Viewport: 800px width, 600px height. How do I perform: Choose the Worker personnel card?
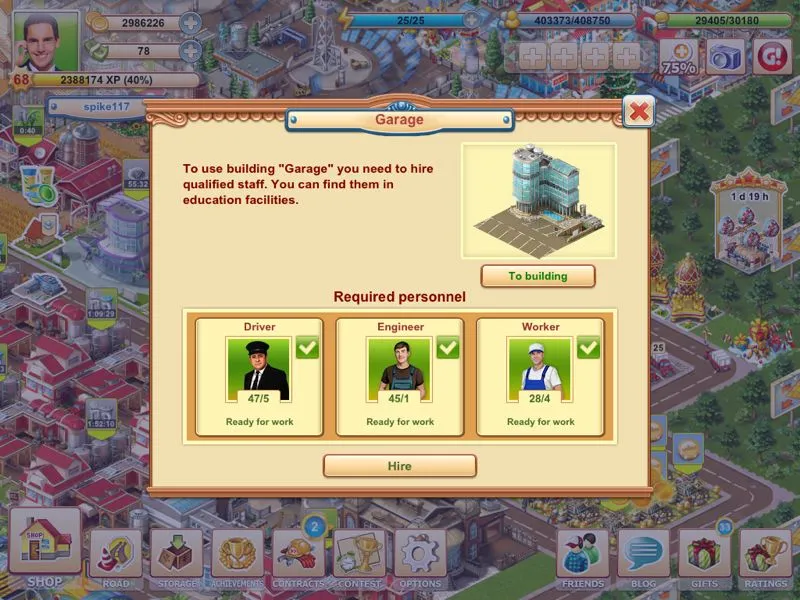[x=540, y=377]
